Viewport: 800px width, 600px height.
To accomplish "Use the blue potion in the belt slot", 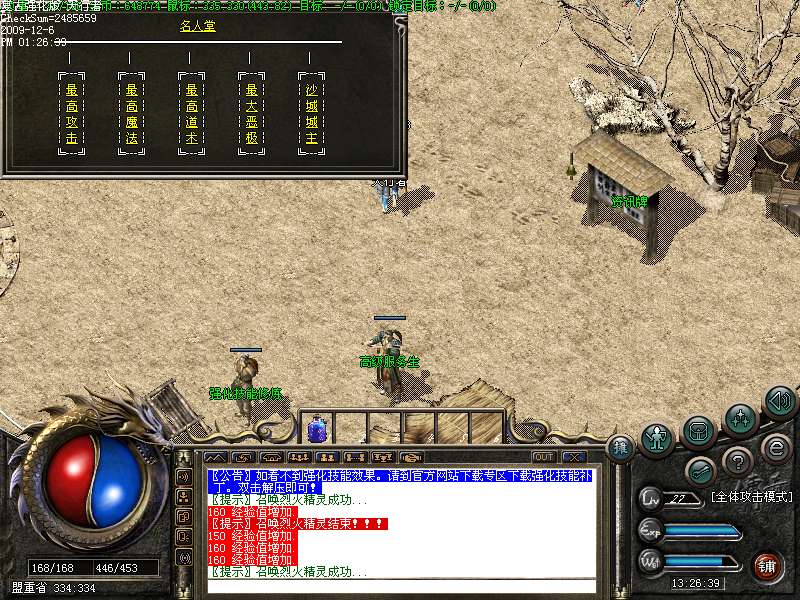I will (x=317, y=430).
